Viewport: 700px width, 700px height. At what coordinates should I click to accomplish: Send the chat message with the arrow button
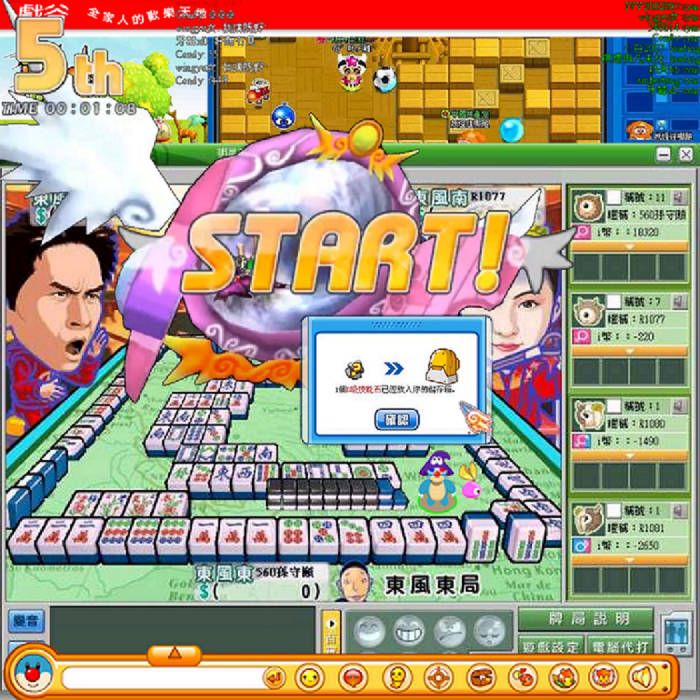click(273, 678)
